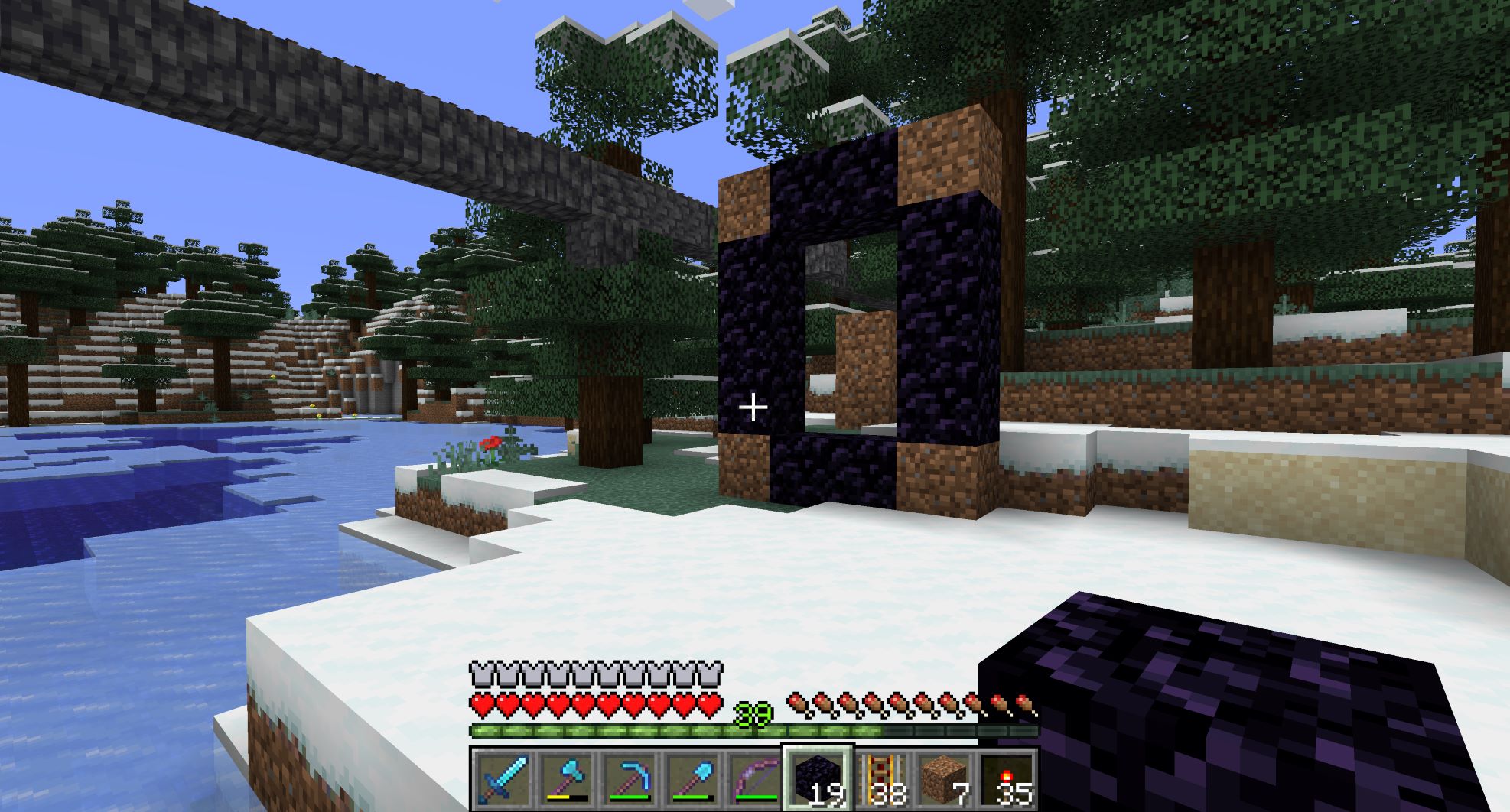Switch to the diamond shovel
This screenshot has height=812, width=1510.
tap(691, 778)
